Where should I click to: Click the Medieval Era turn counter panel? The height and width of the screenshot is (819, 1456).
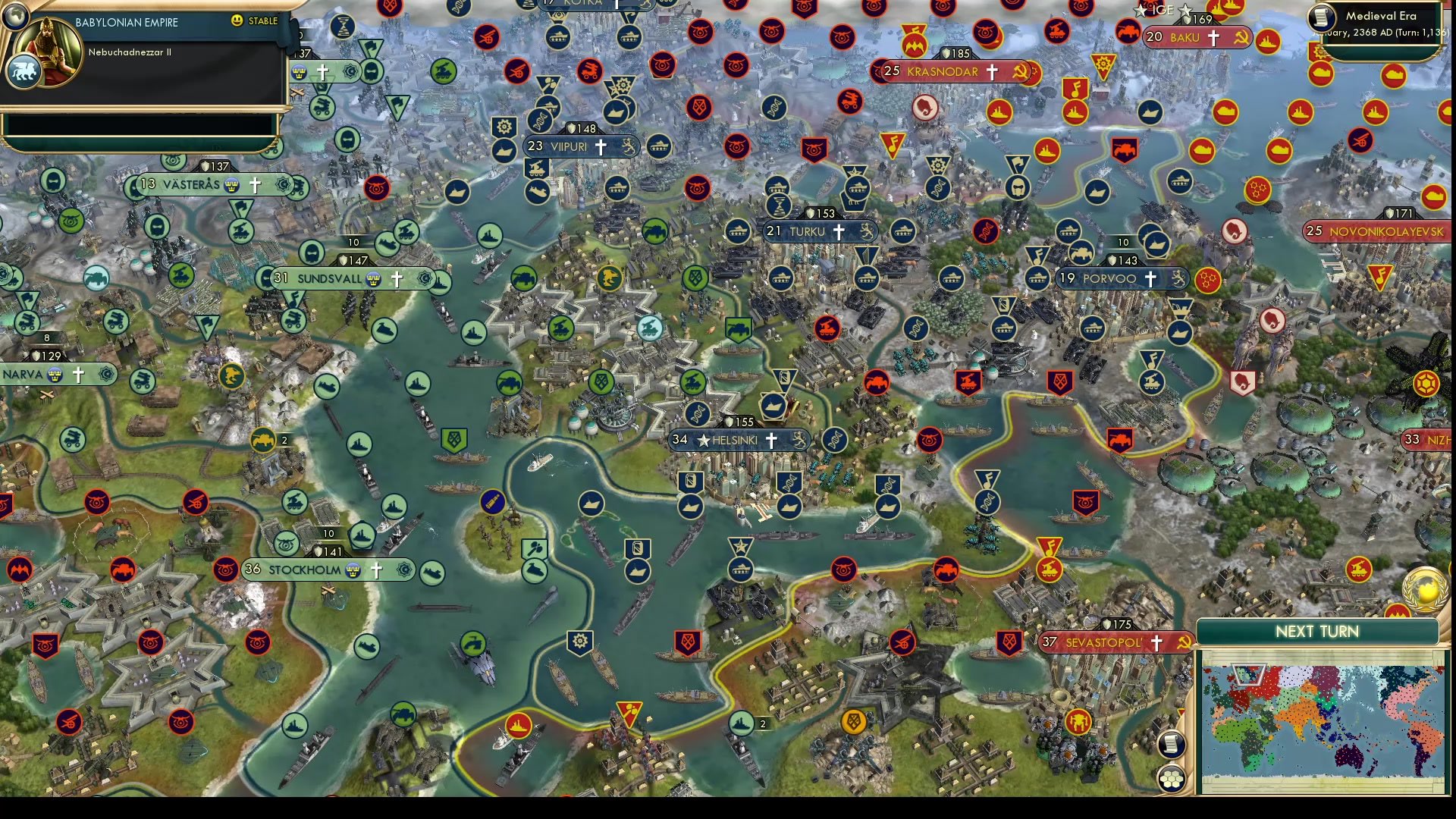(1380, 21)
